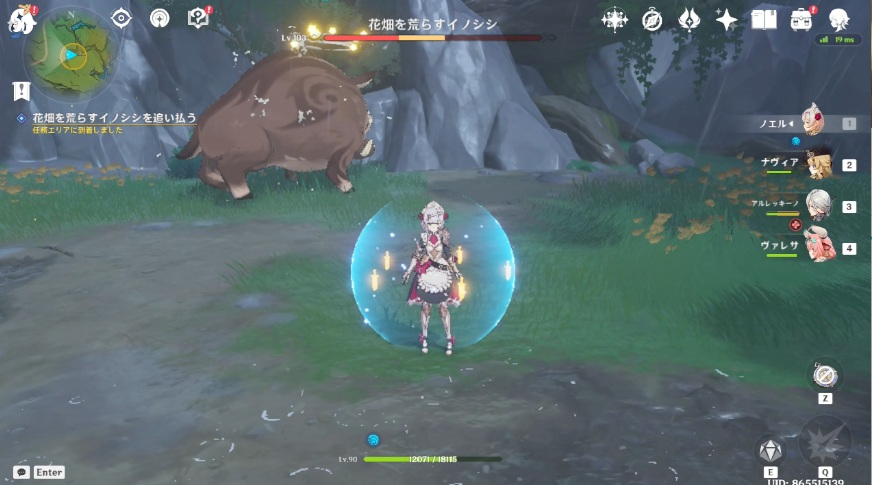Open the Battle Pass wings icon
The width and height of the screenshot is (872, 485).
(689, 19)
